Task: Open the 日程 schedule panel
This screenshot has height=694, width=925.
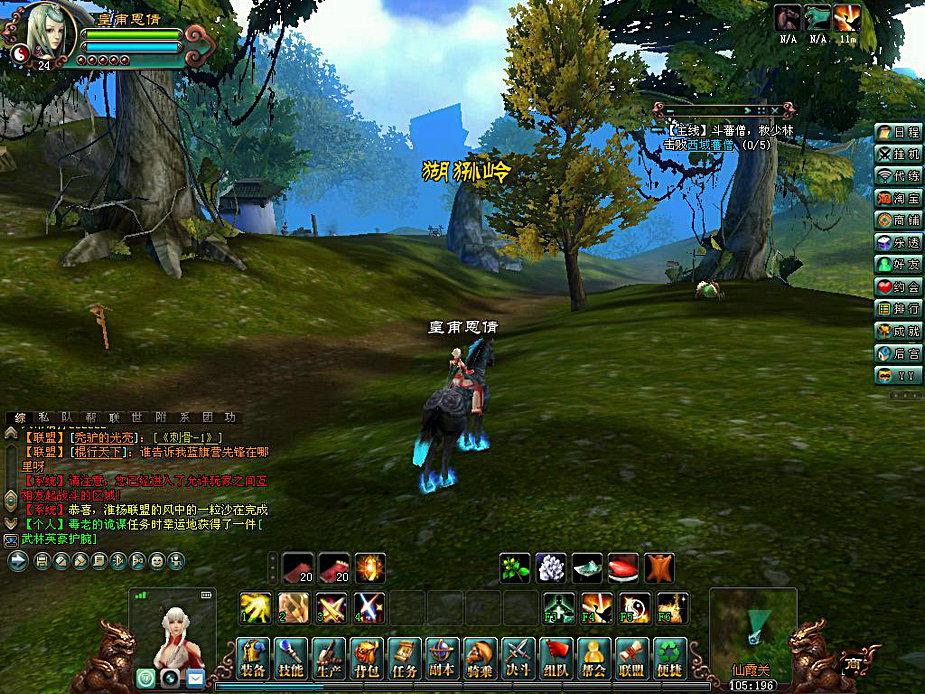Action: pos(897,132)
